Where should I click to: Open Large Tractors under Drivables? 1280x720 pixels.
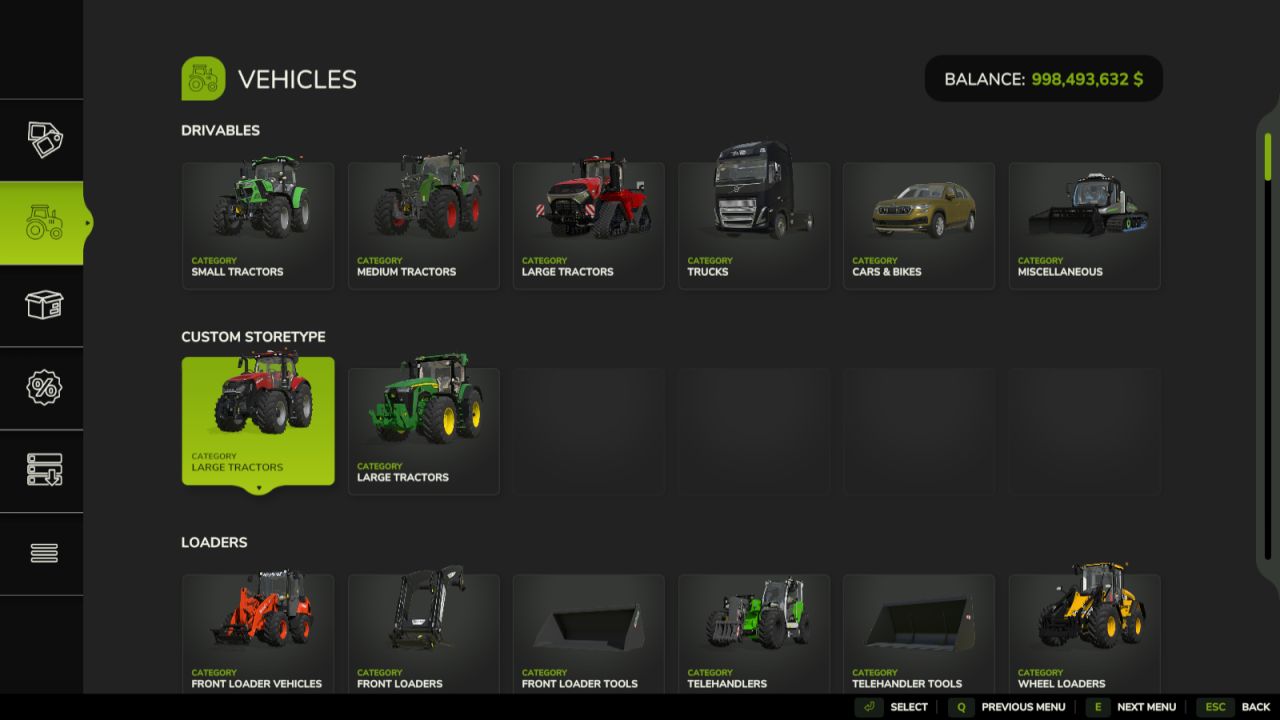pyautogui.click(x=588, y=226)
